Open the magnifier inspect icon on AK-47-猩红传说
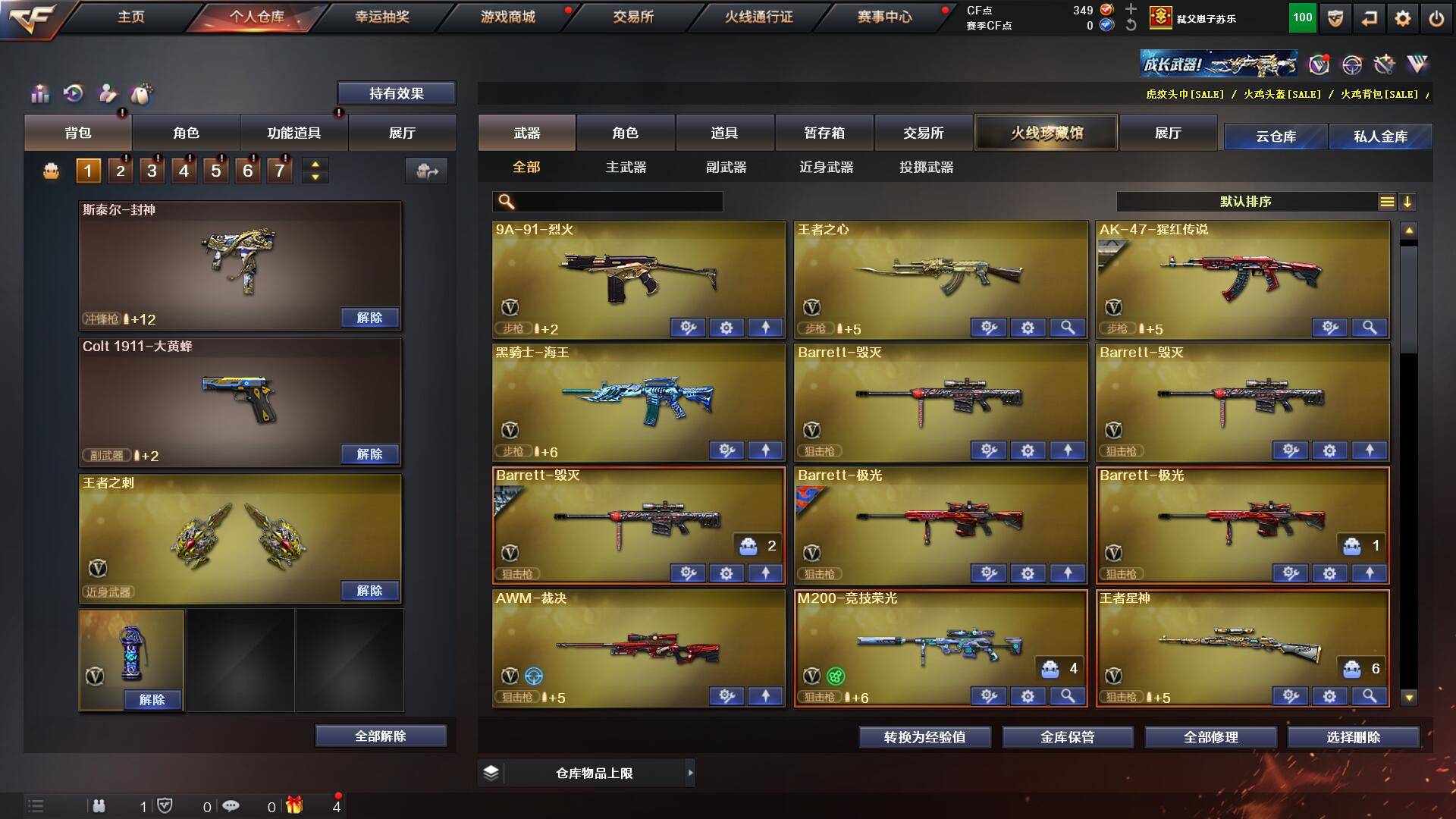 [1370, 328]
